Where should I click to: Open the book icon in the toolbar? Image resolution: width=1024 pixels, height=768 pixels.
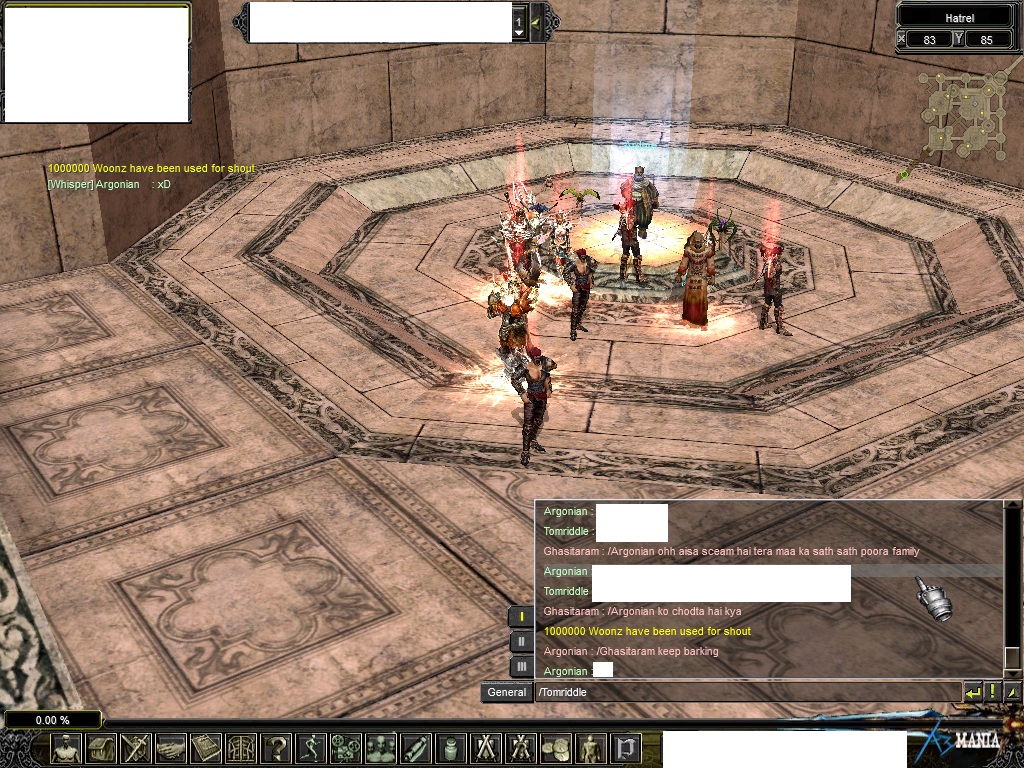[x=206, y=748]
